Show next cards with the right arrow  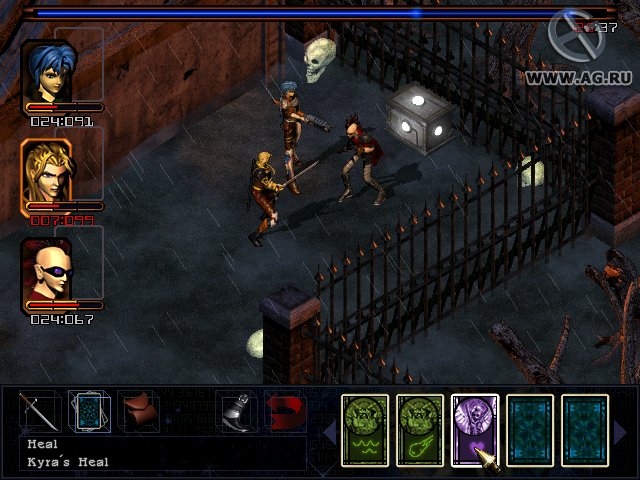(621, 431)
